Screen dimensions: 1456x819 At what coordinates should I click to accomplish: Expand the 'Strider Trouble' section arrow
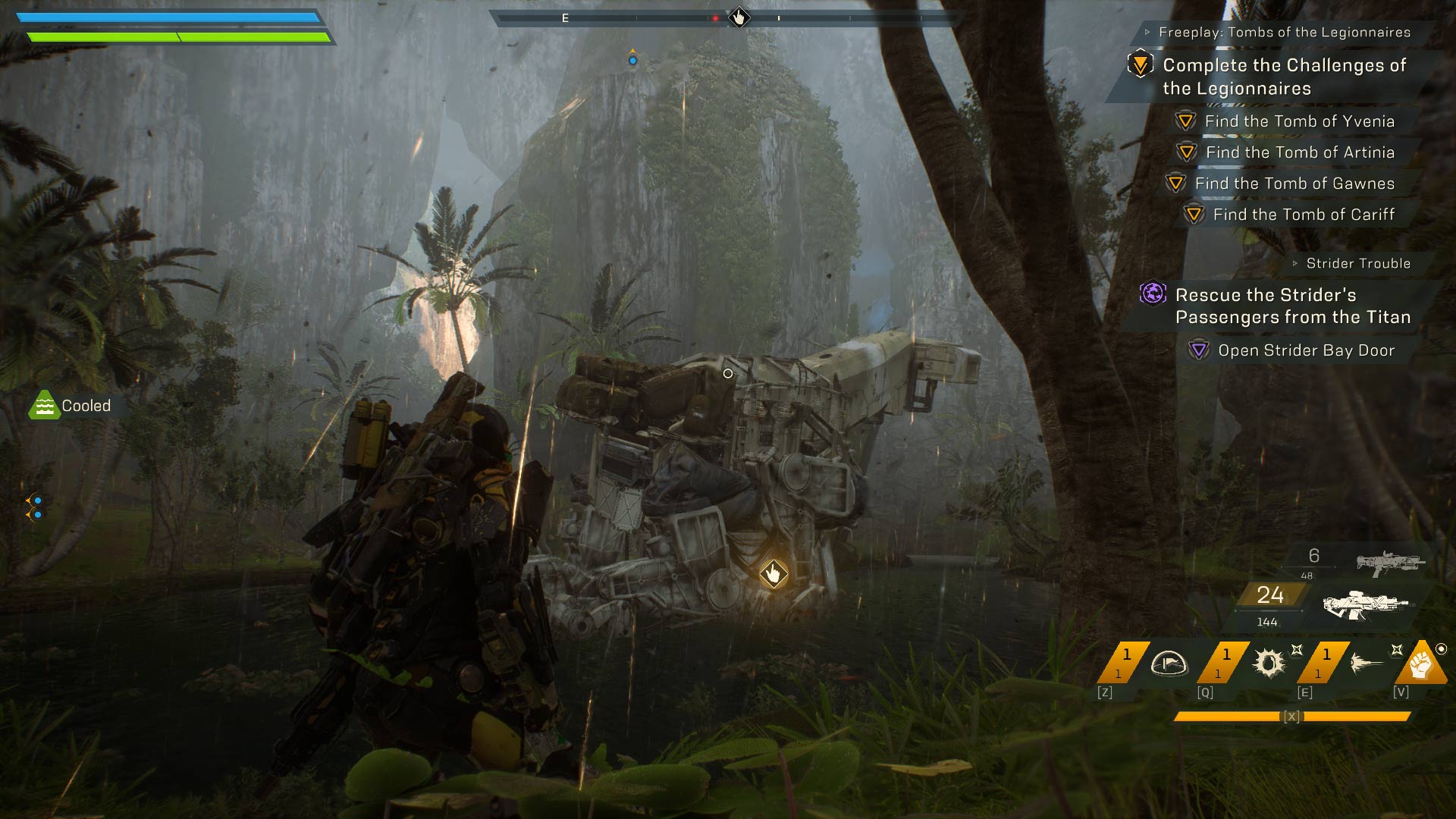(1294, 263)
